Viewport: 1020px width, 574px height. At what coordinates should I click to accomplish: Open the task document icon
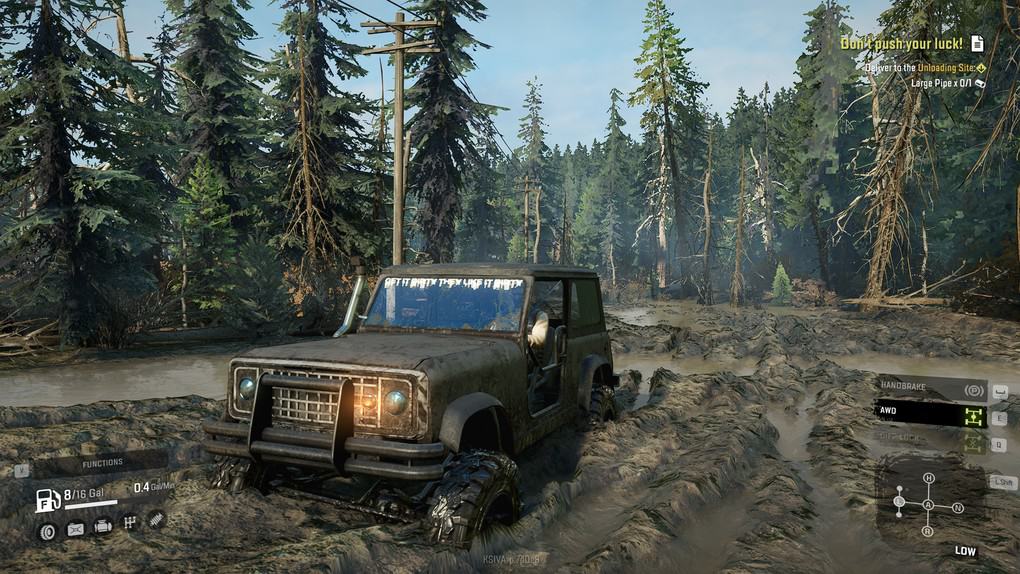(x=977, y=44)
